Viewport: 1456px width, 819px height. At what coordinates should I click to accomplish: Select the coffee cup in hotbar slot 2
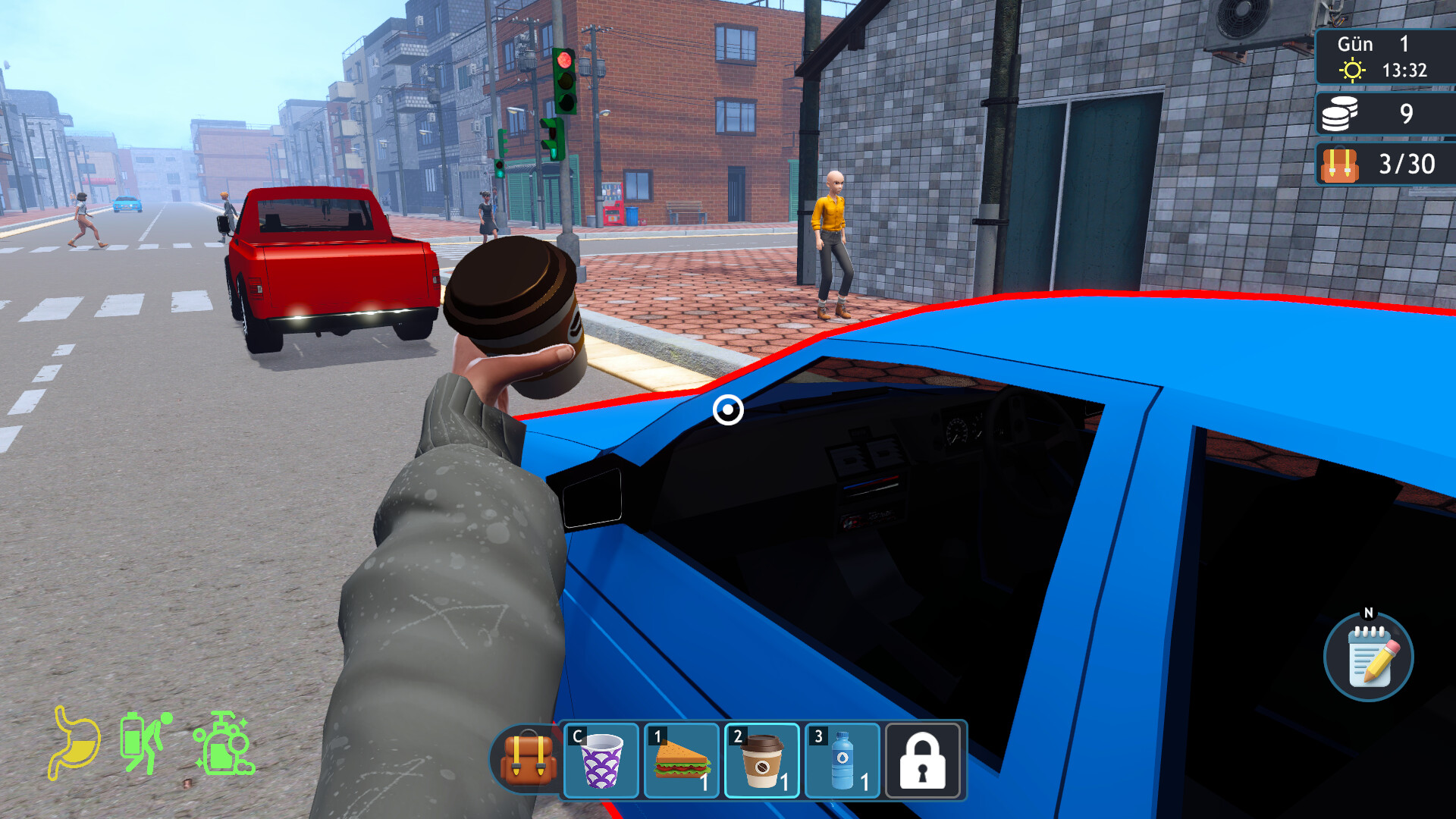tap(762, 761)
